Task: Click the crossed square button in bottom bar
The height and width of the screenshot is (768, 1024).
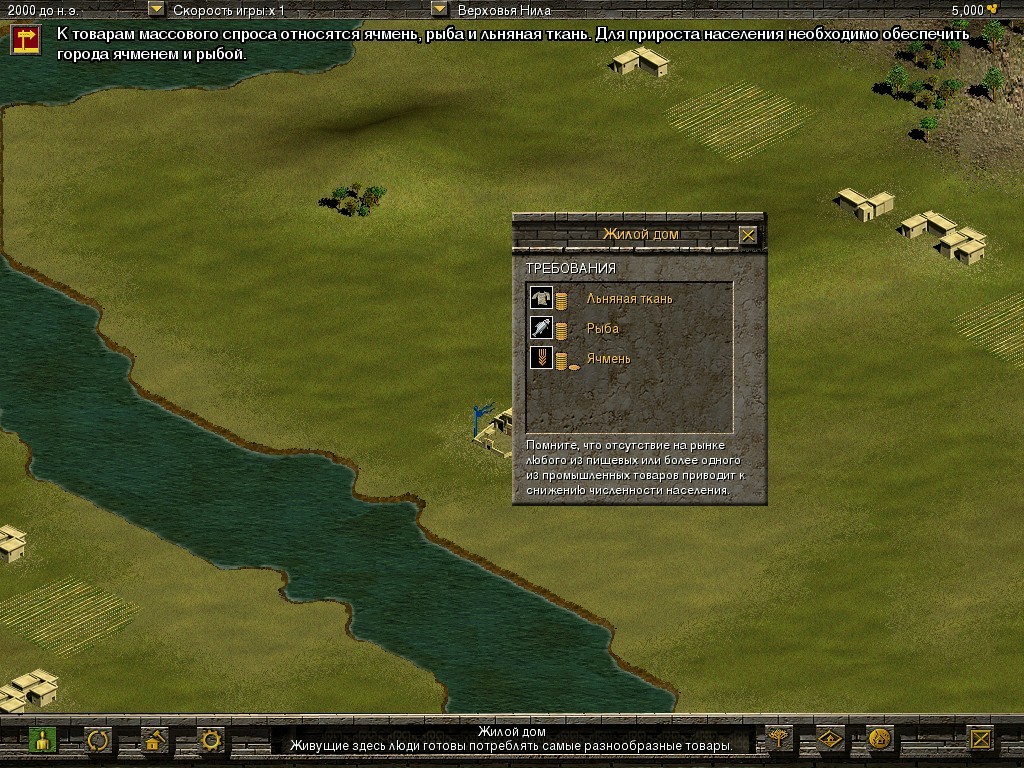Action: tap(982, 739)
